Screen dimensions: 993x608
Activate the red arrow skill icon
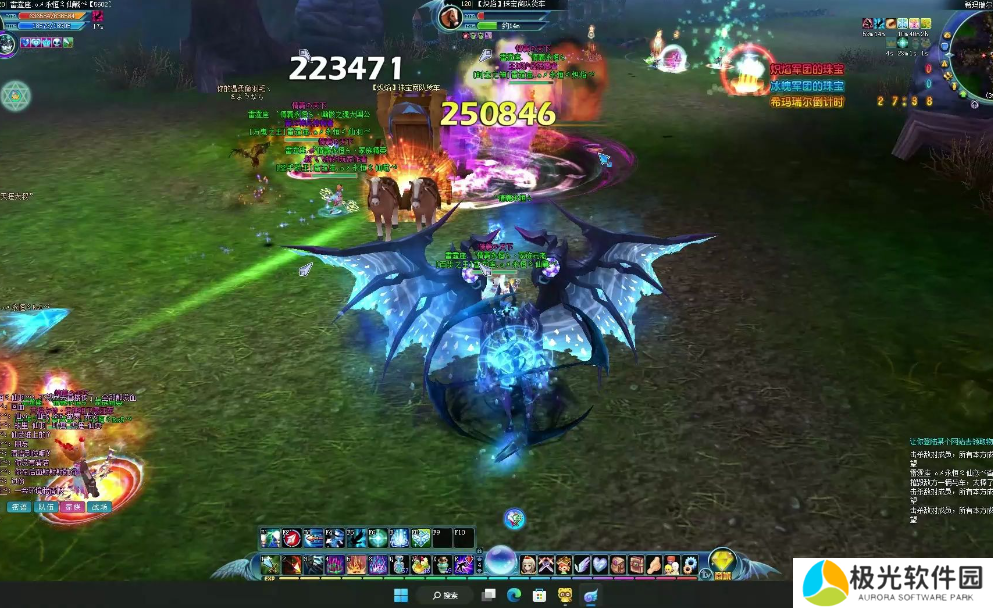tap(293, 538)
